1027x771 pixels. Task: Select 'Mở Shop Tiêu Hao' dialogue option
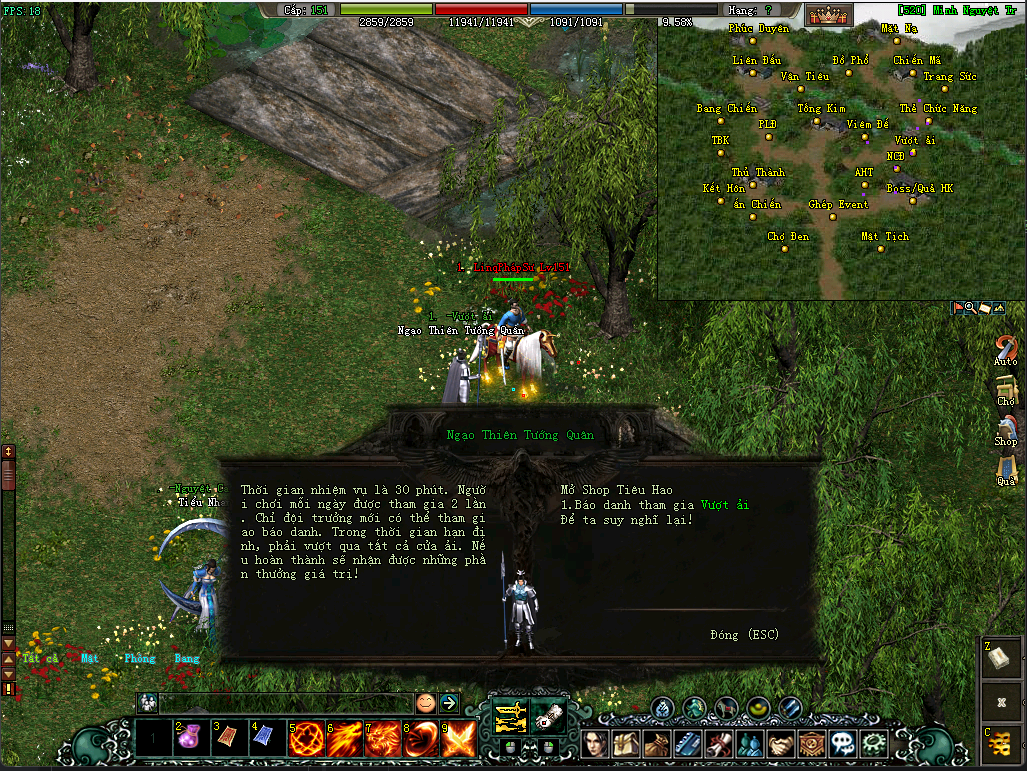(x=616, y=491)
